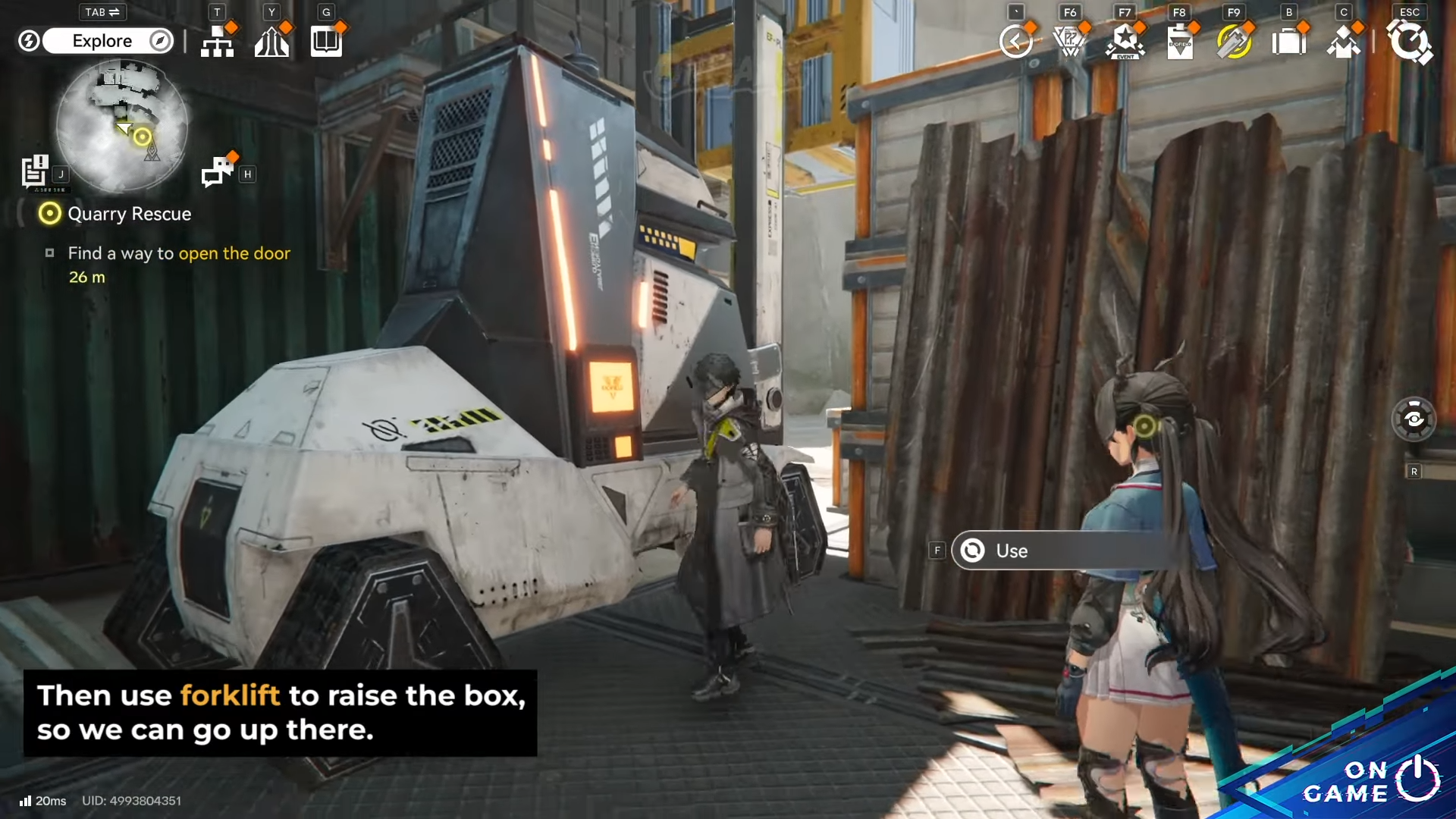This screenshot has height=819, width=1456.
Task: Activate the eye scan icon
Action: pyautogui.click(x=1414, y=419)
